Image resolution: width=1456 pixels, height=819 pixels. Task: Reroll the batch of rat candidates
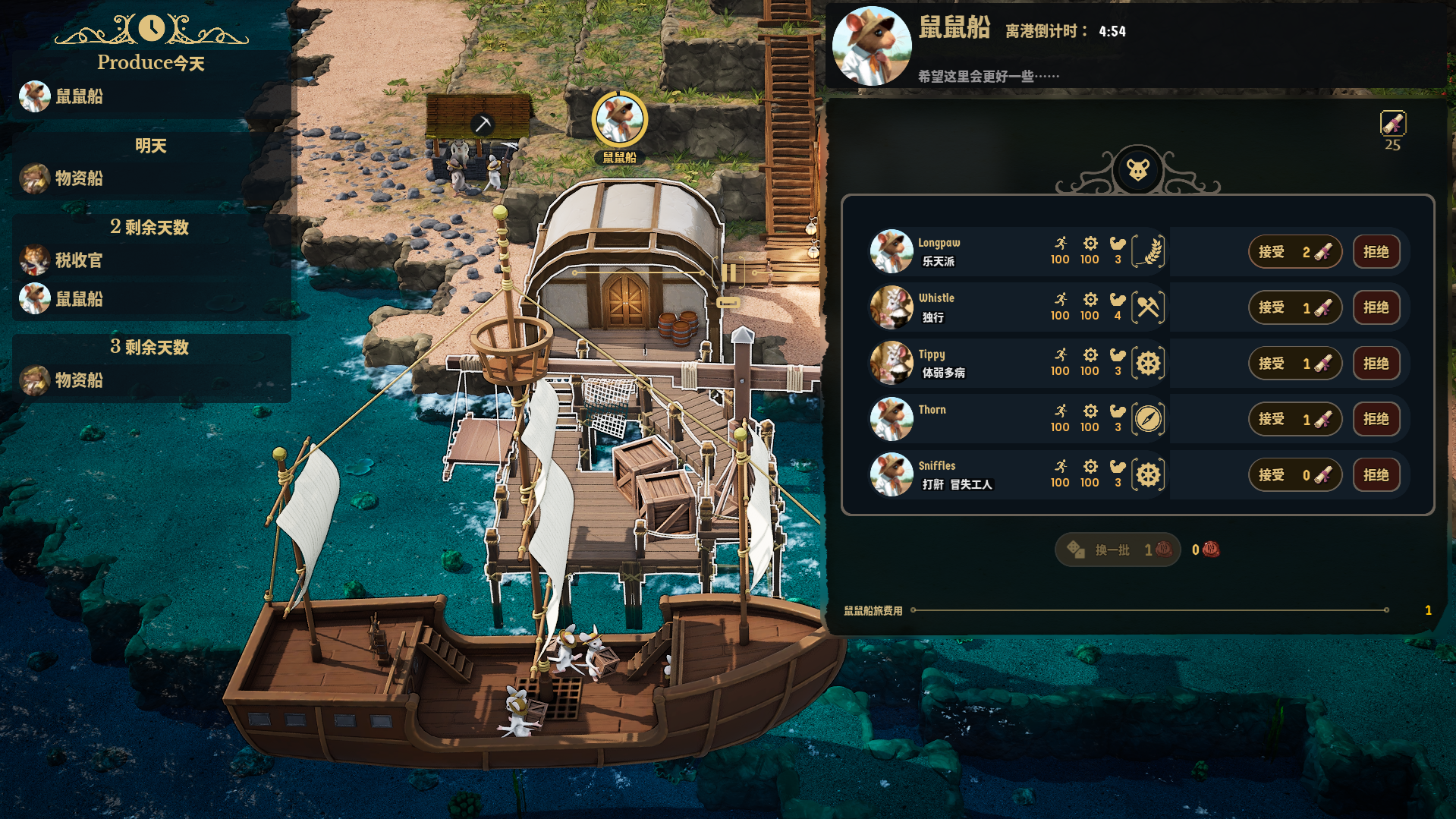point(1117,550)
